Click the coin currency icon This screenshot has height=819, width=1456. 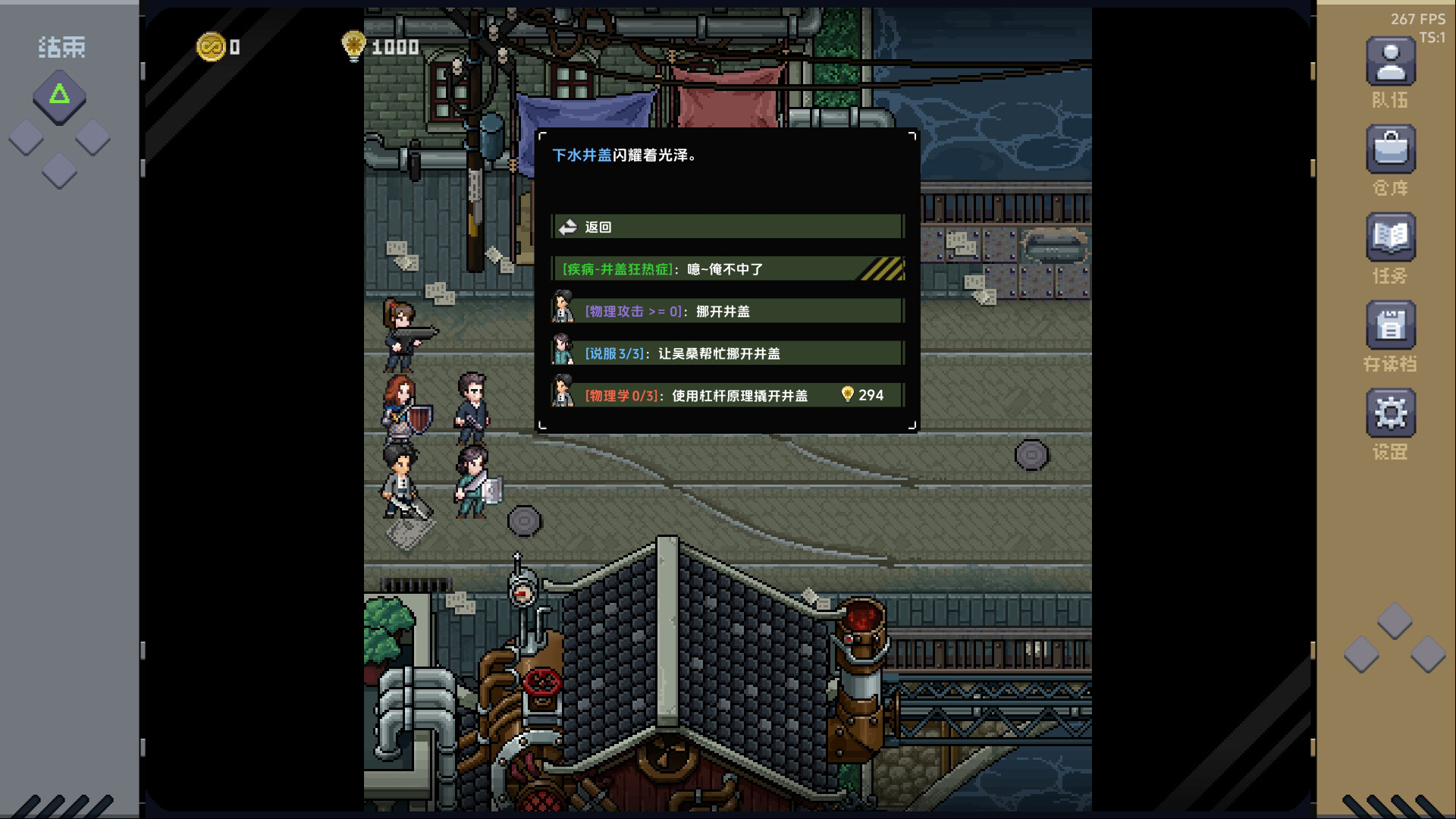pos(210,45)
